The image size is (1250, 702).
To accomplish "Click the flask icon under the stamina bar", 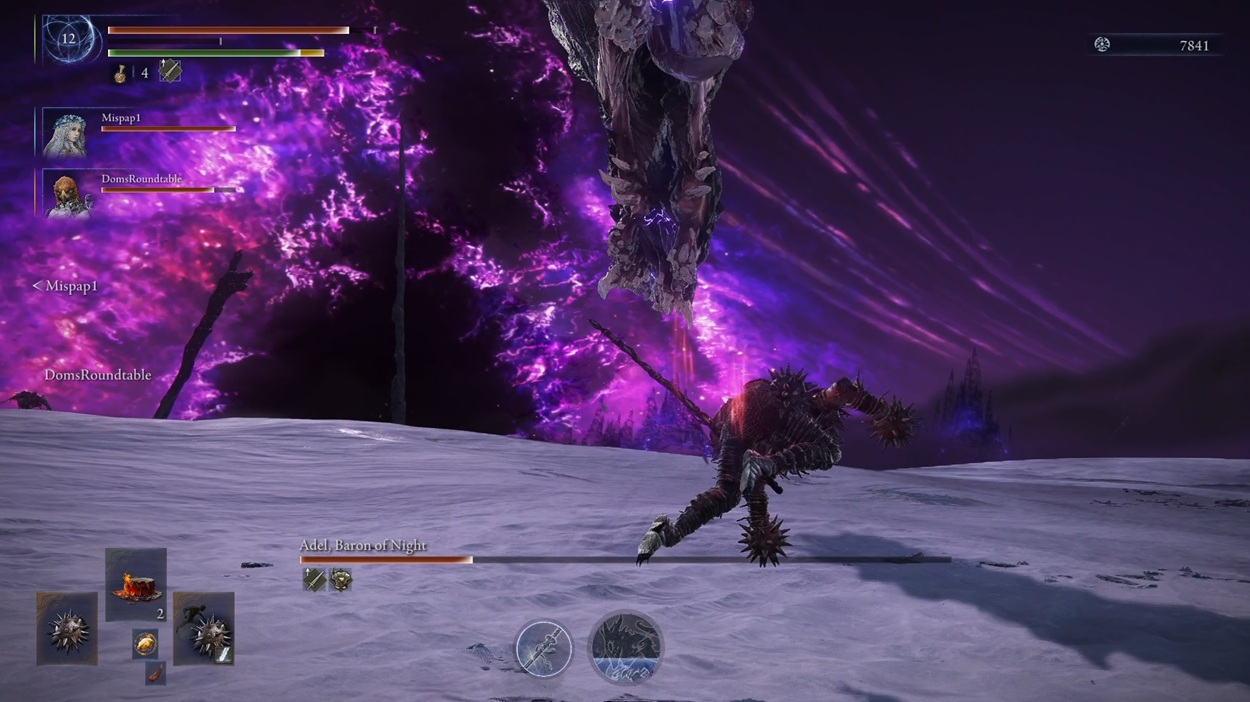I will 121,72.
